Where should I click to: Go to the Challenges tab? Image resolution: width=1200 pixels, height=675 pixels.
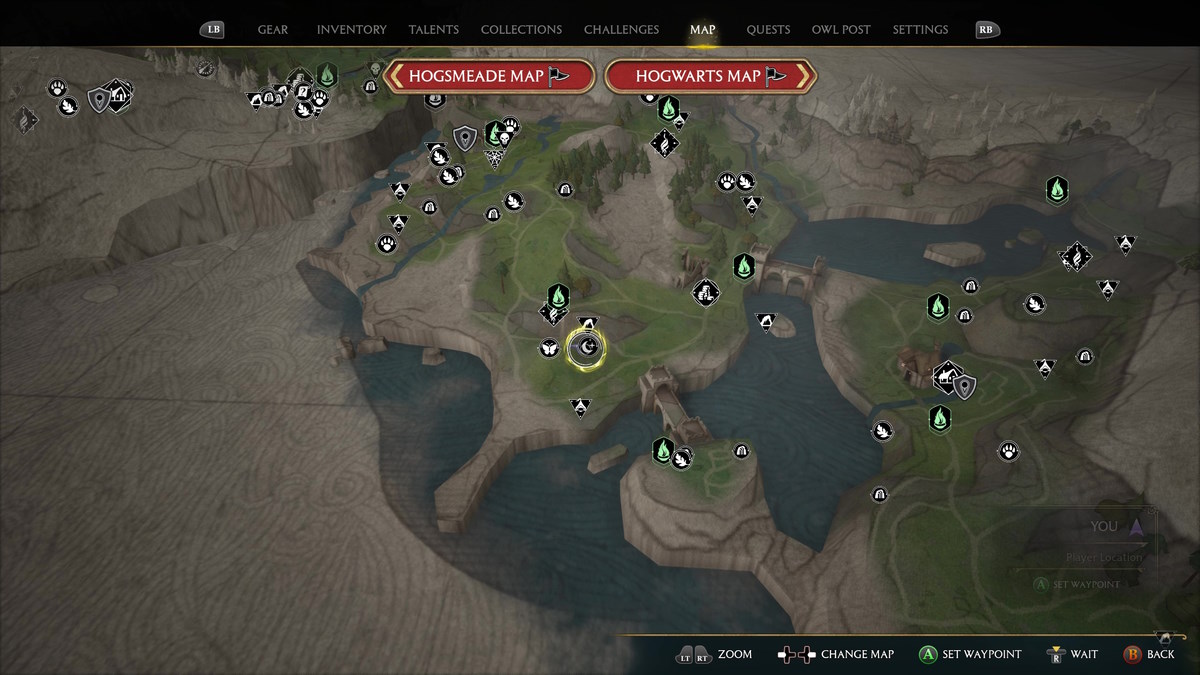tap(621, 30)
